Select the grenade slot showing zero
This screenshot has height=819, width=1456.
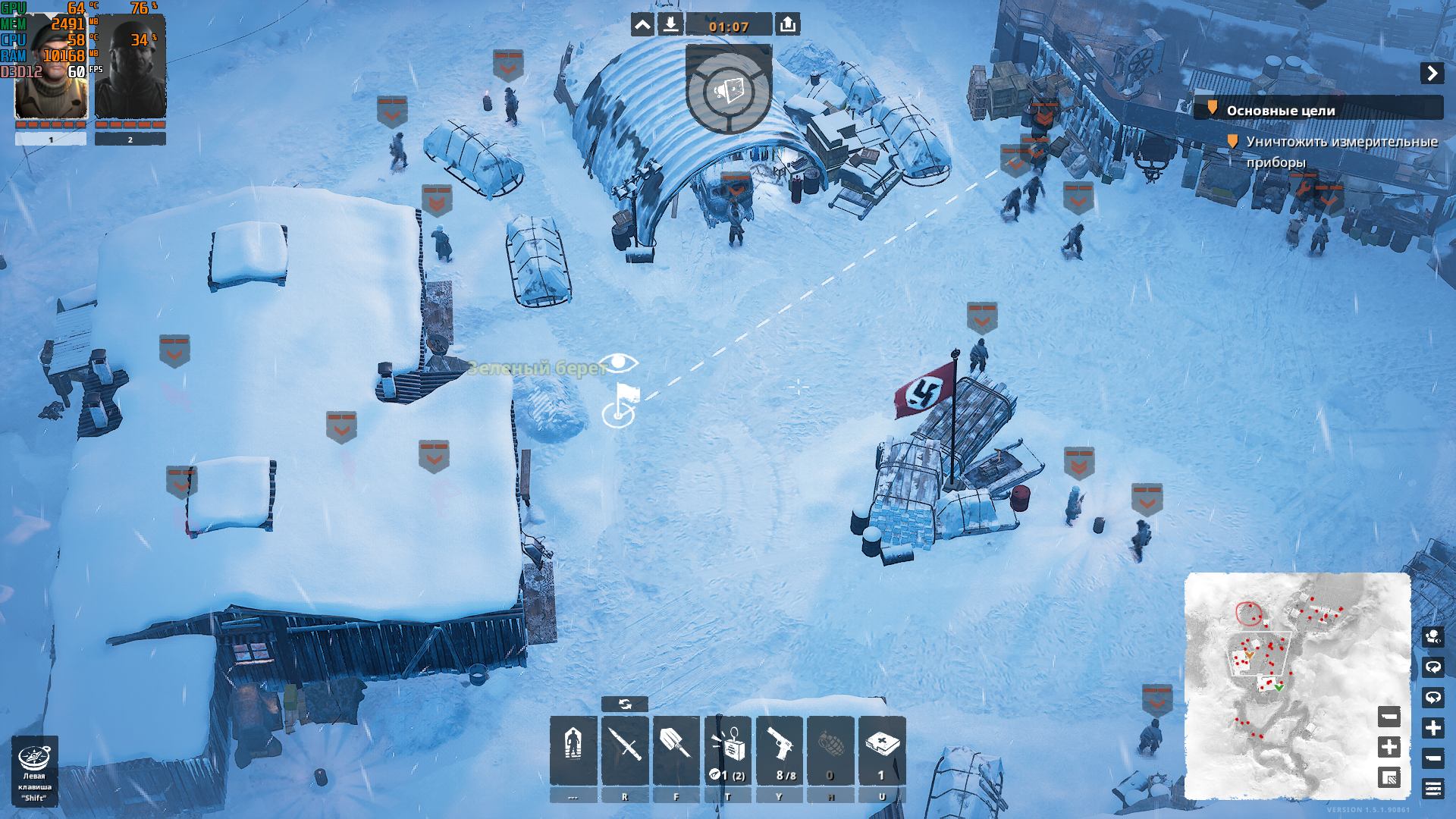(830, 749)
